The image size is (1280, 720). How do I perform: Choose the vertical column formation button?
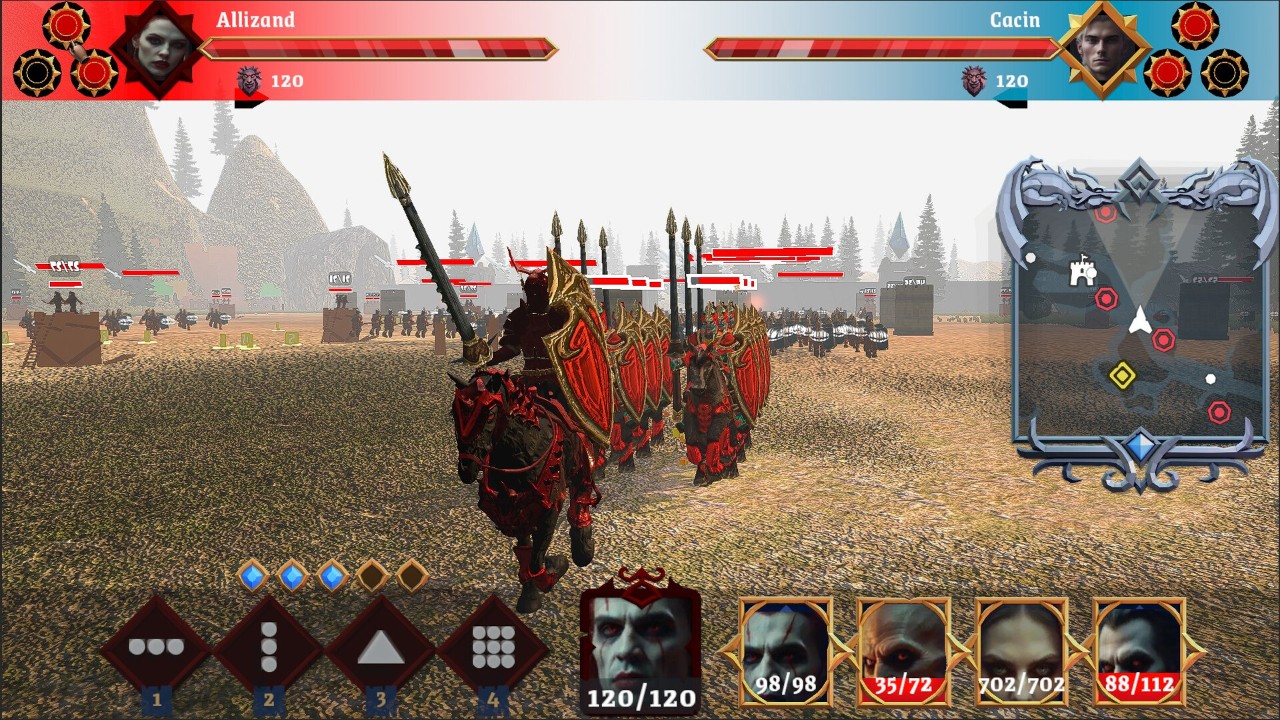[x=268, y=647]
